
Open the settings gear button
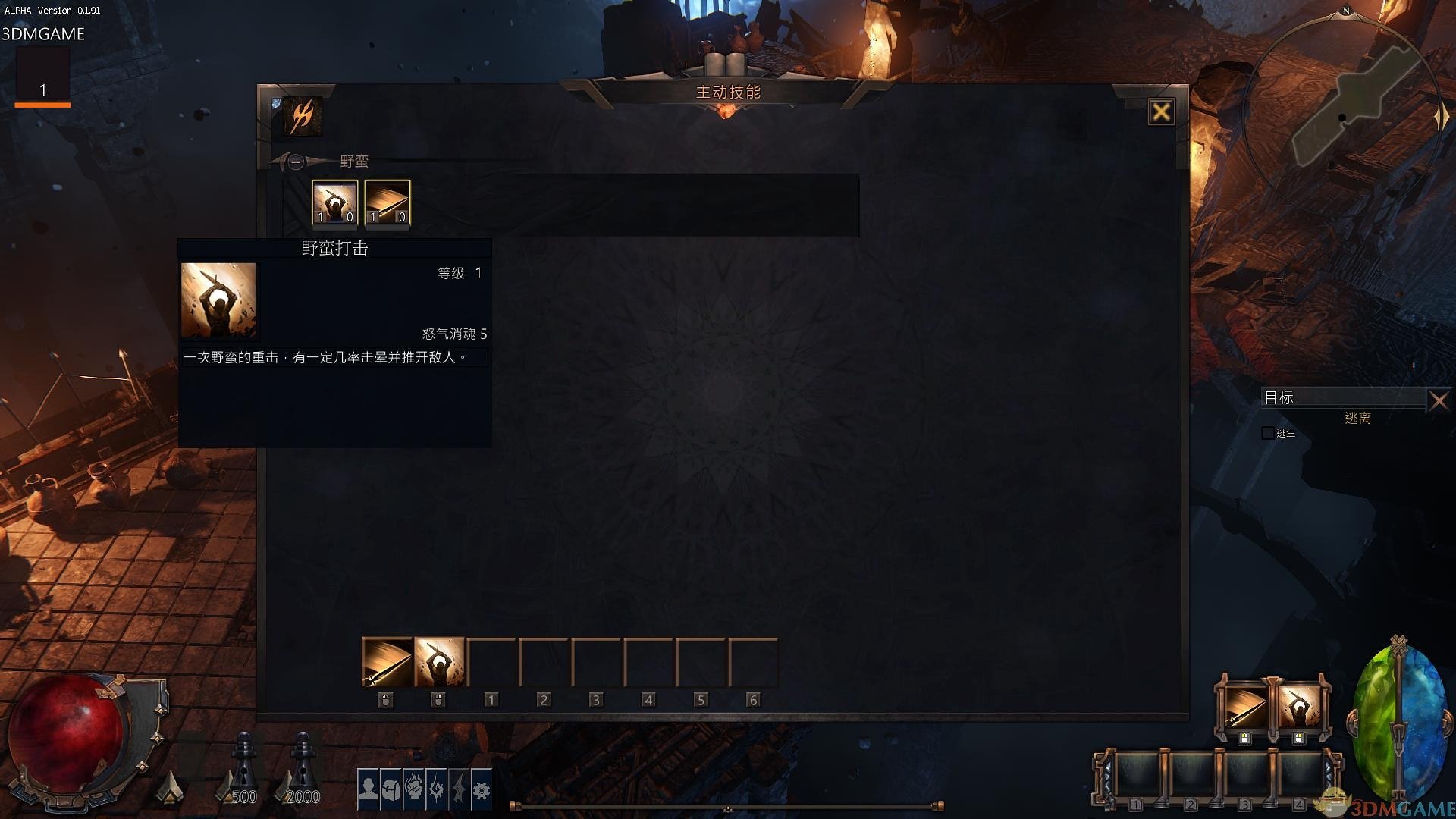click(482, 789)
